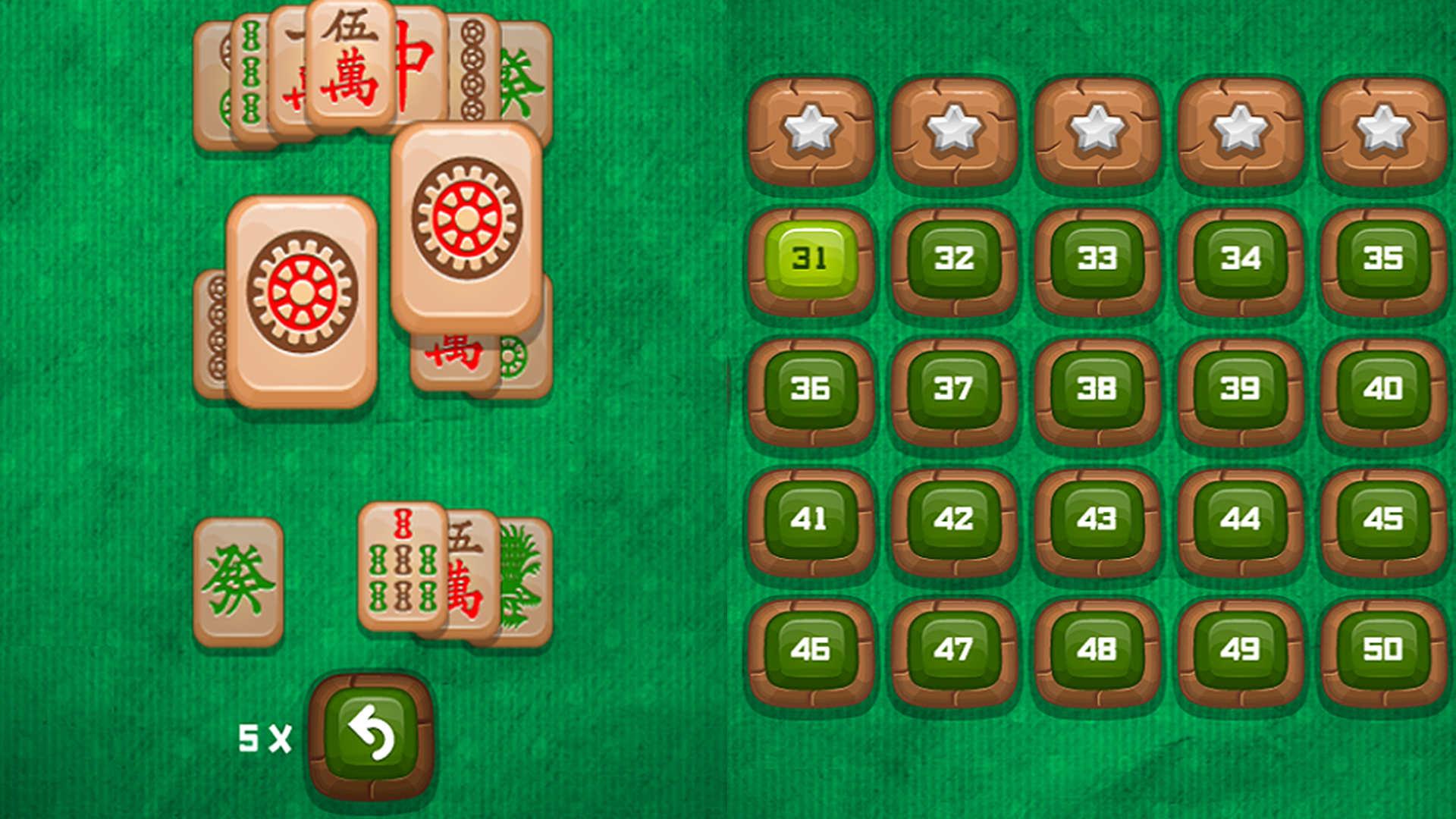Launch level 50 in the bottom corner
This screenshot has width=1456, height=819.
[1382, 648]
